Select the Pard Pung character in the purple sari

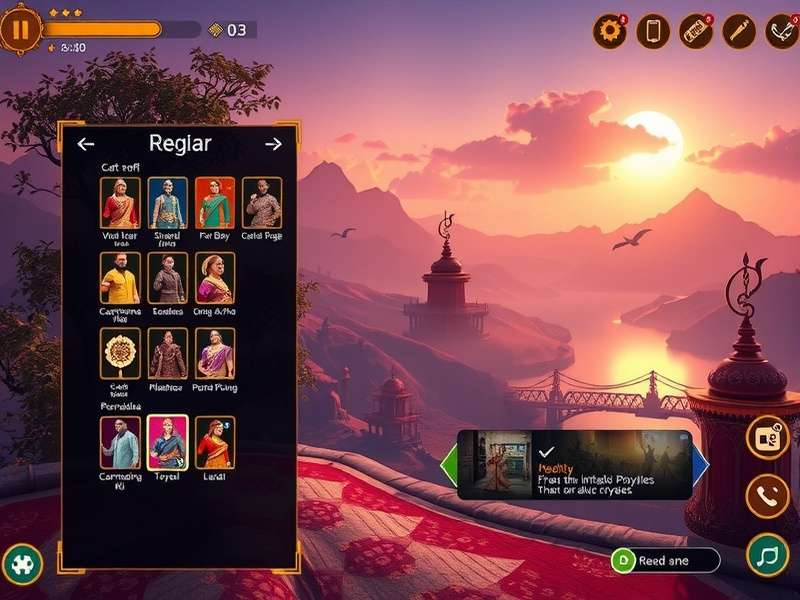[215, 353]
